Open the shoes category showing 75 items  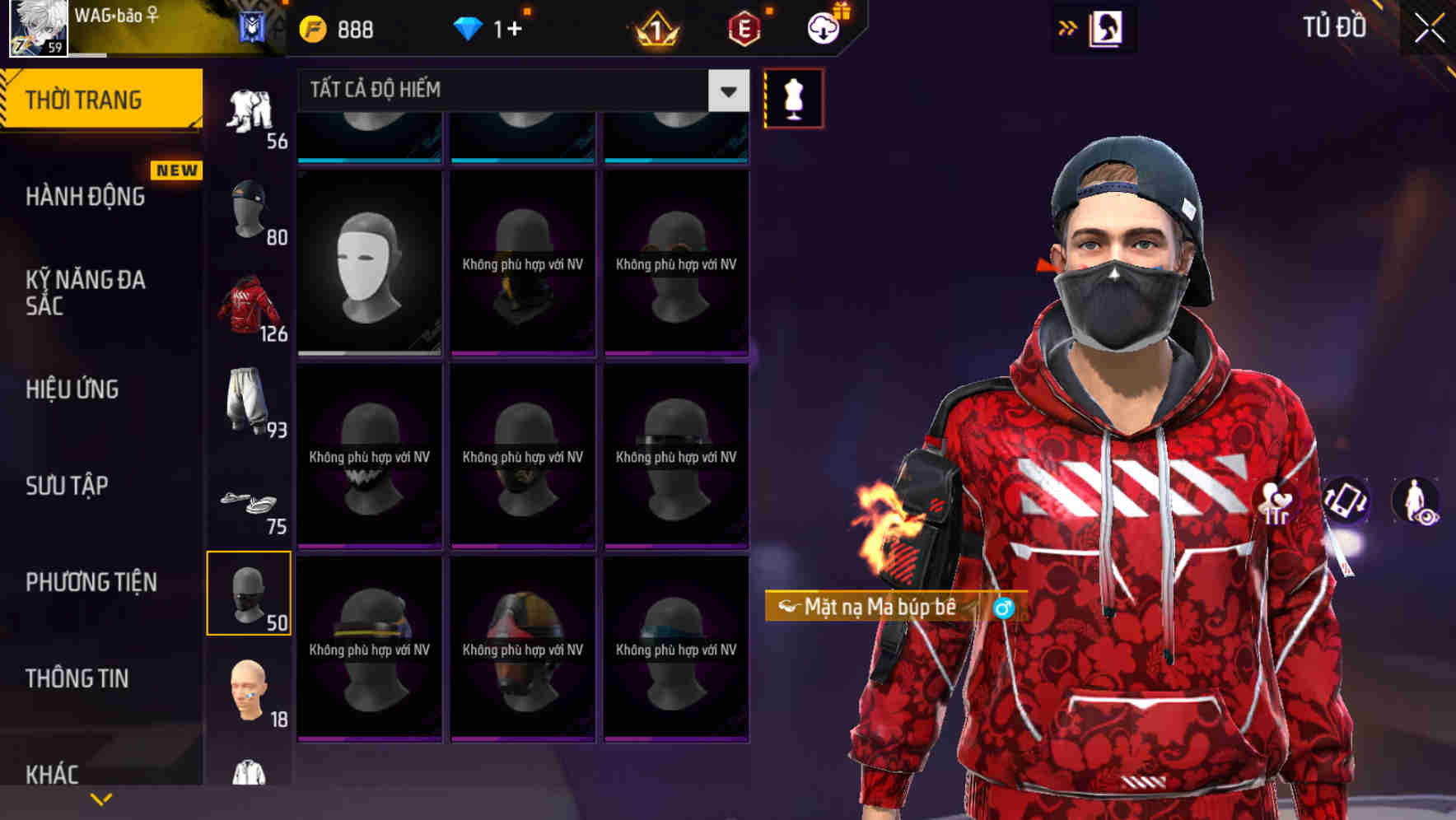pyautogui.click(x=250, y=504)
